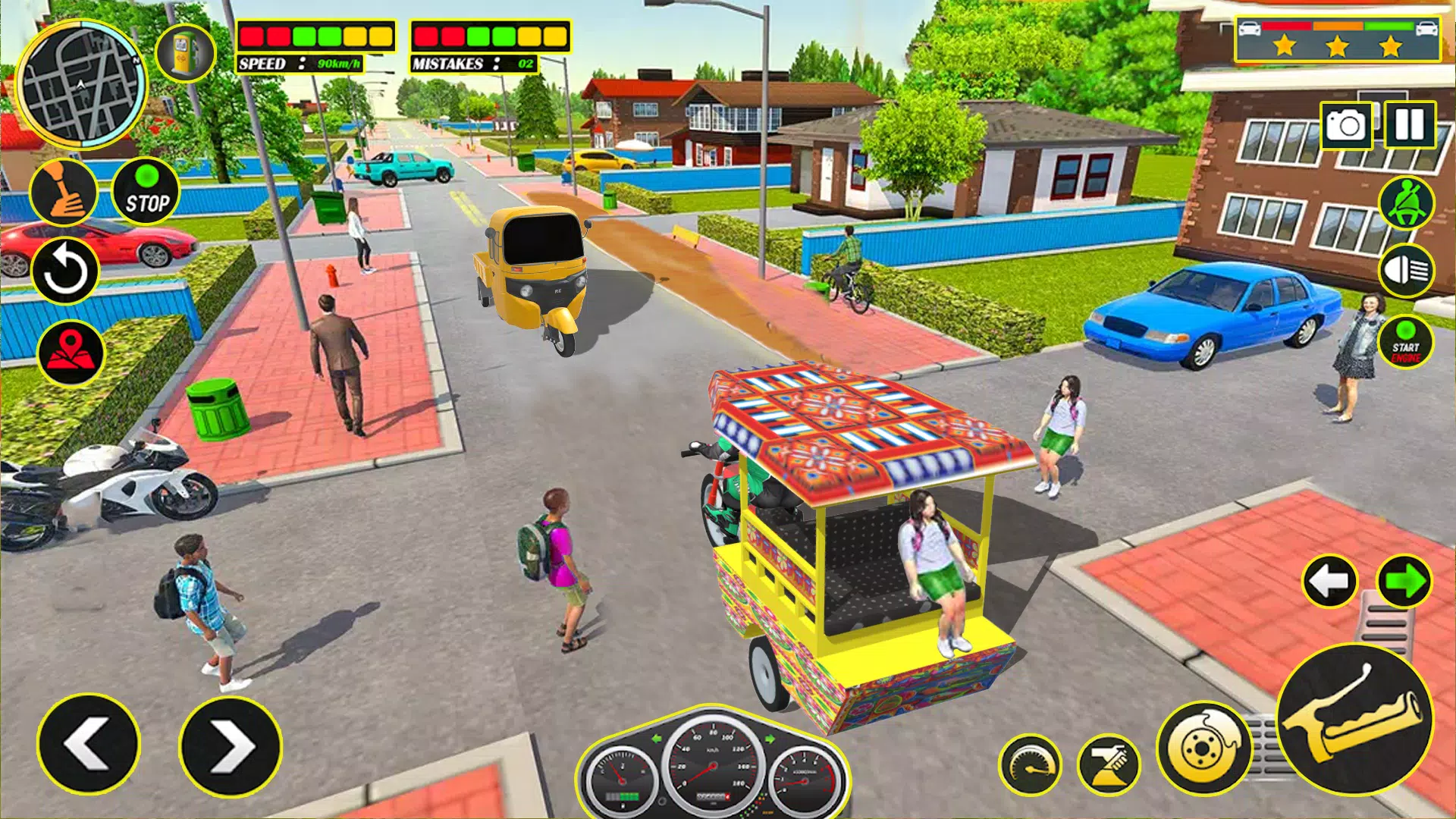Tap the speedometer gauge icon button
The height and width of the screenshot is (819, 1456).
pos(1030,764)
